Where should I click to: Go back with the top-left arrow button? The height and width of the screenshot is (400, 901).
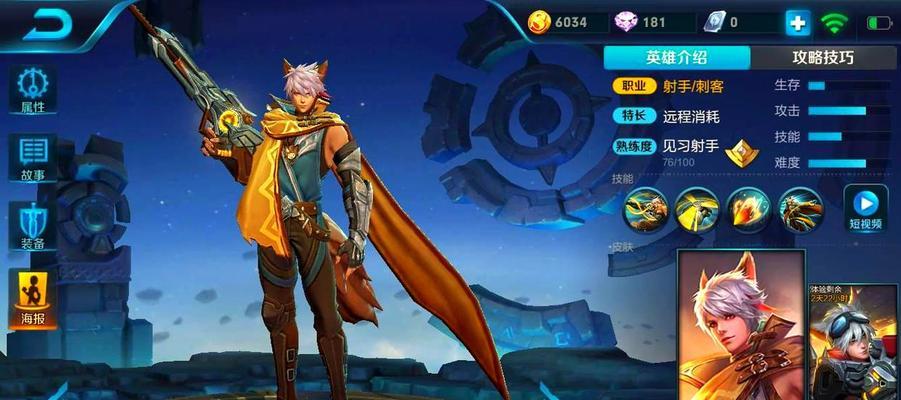(46, 25)
